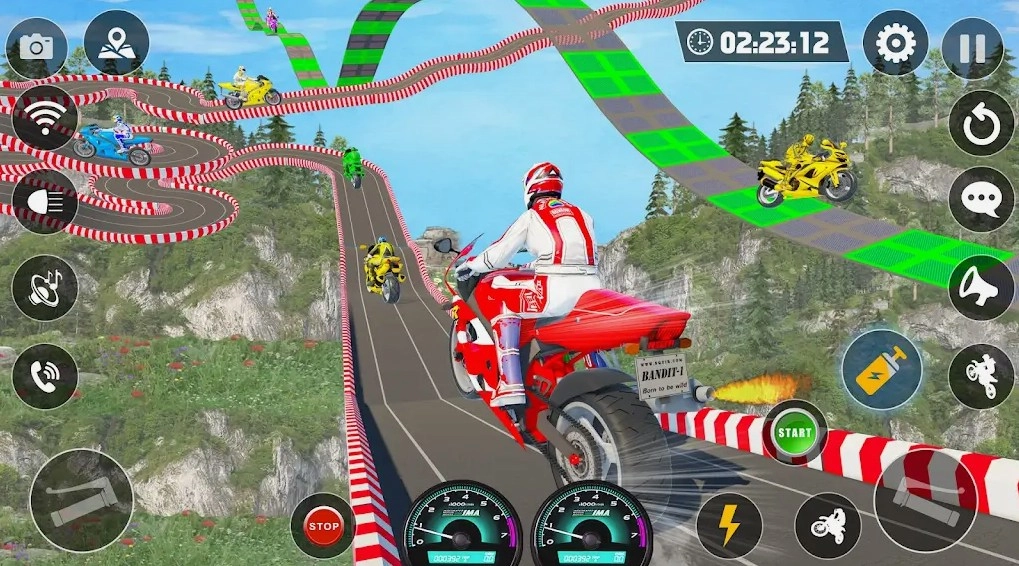Viewport: 1019px width, 566px height.
Task: Click the red STOP button
Action: click(x=323, y=525)
